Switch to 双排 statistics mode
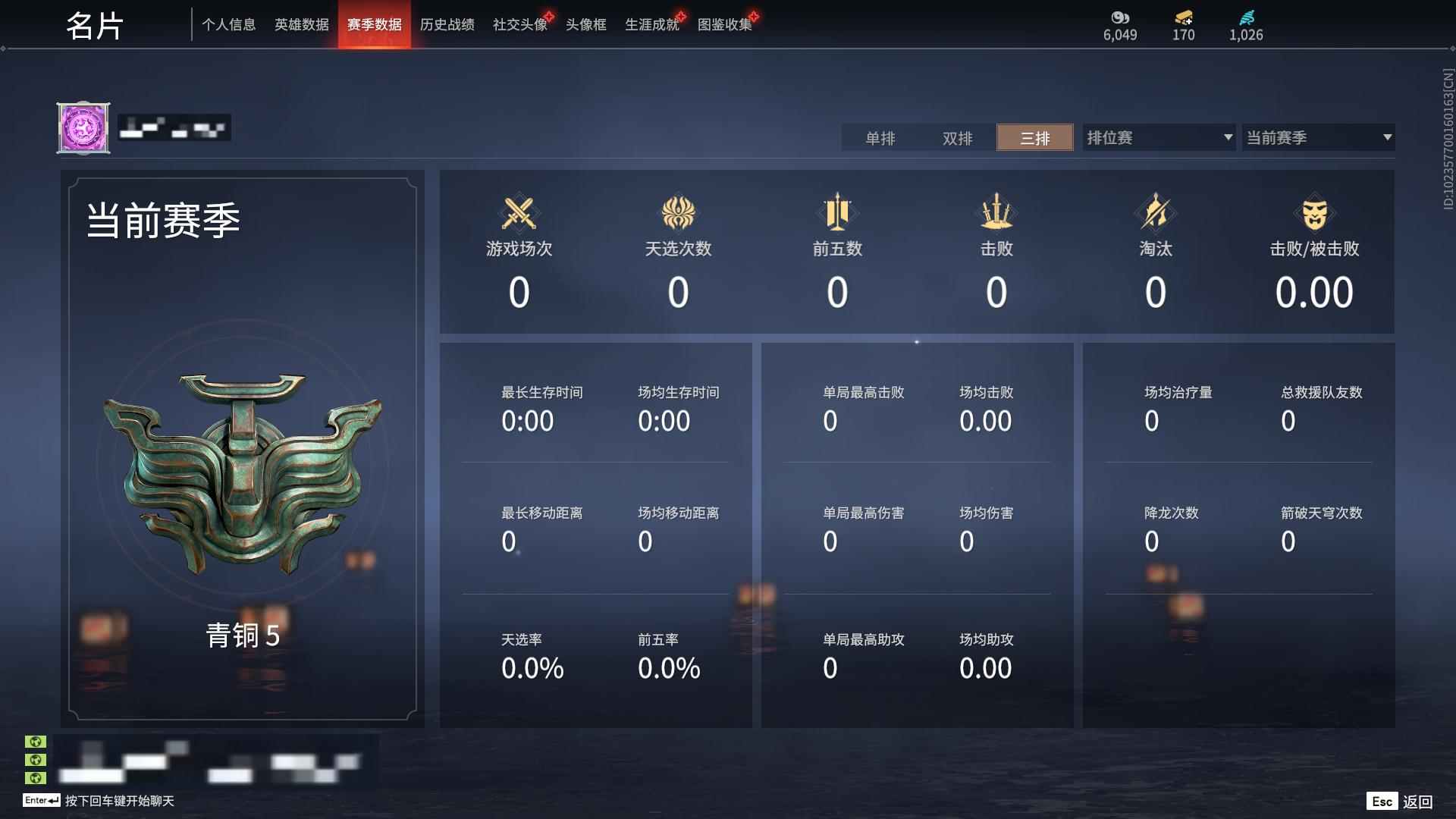 click(x=958, y=138)
